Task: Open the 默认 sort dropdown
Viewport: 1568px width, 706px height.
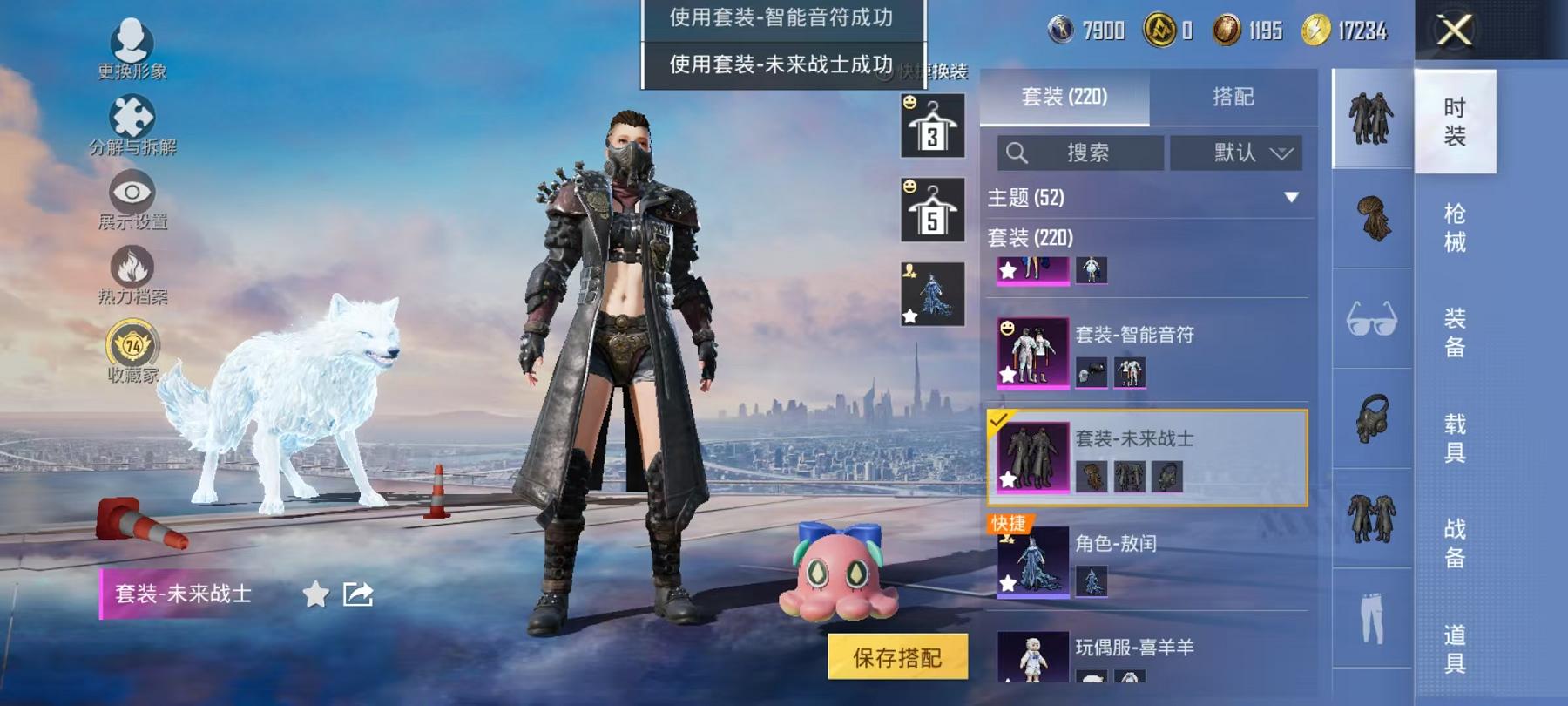Action: tap(1236, 153)
